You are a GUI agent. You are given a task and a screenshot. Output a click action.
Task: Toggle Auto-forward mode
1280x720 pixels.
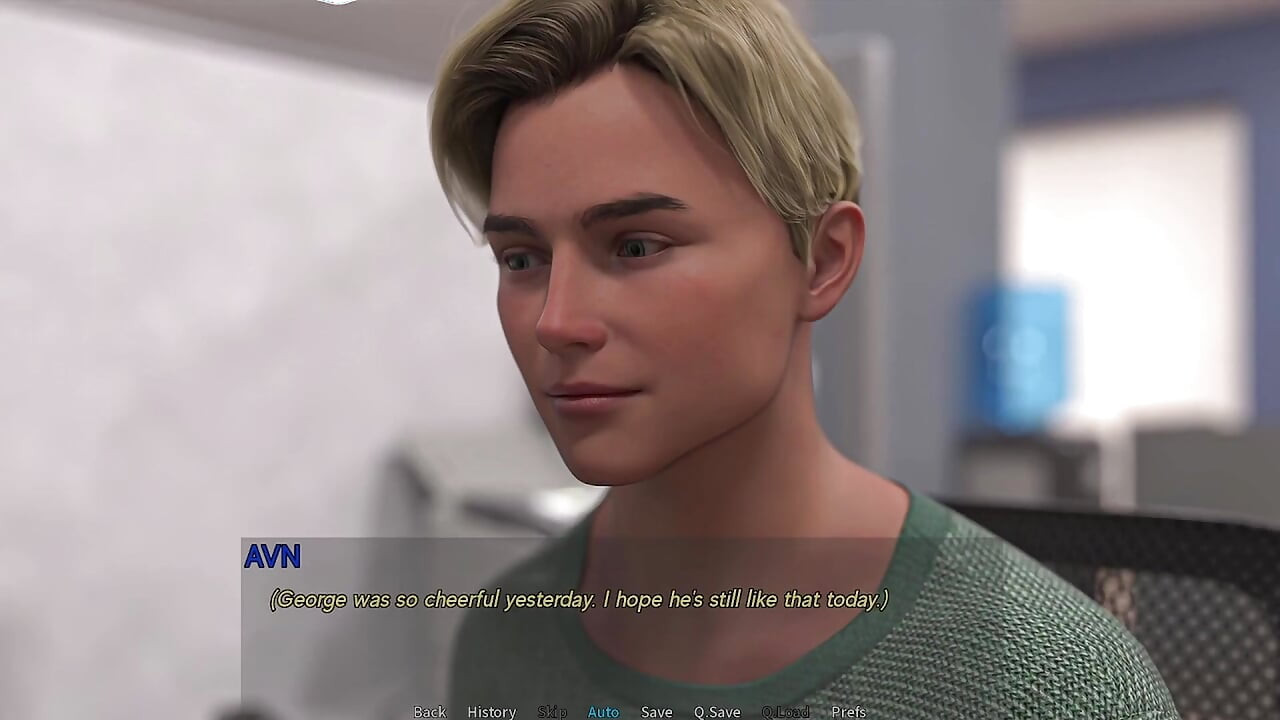(x=603, y=712)
